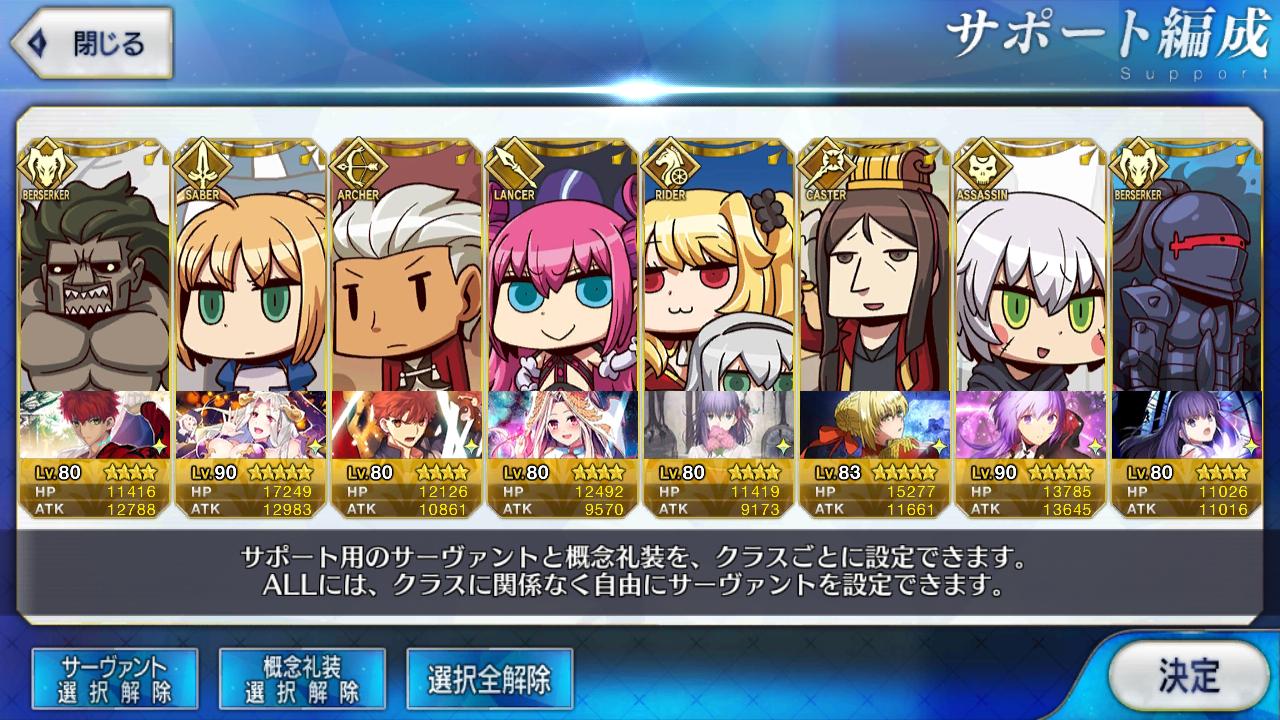
Task: Clear all selections with 選択全解除
Action: [489, 679]
